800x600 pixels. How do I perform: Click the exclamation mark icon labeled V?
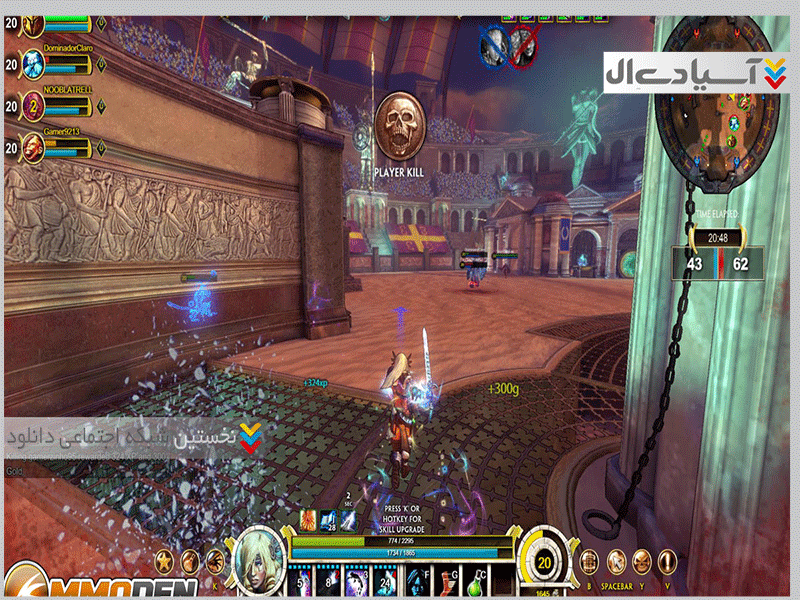666,561
